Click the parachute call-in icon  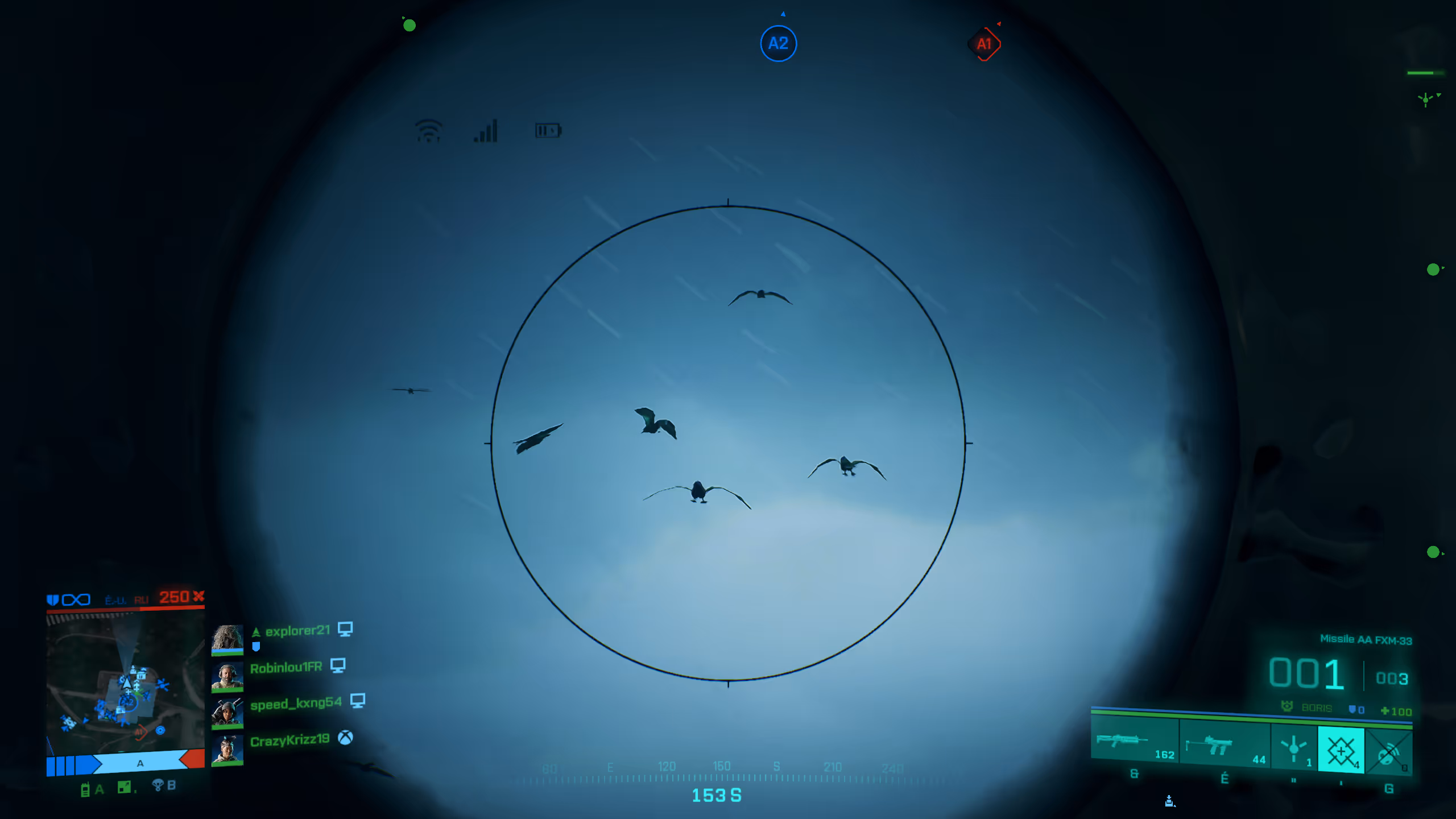click(x=158, y=786)
